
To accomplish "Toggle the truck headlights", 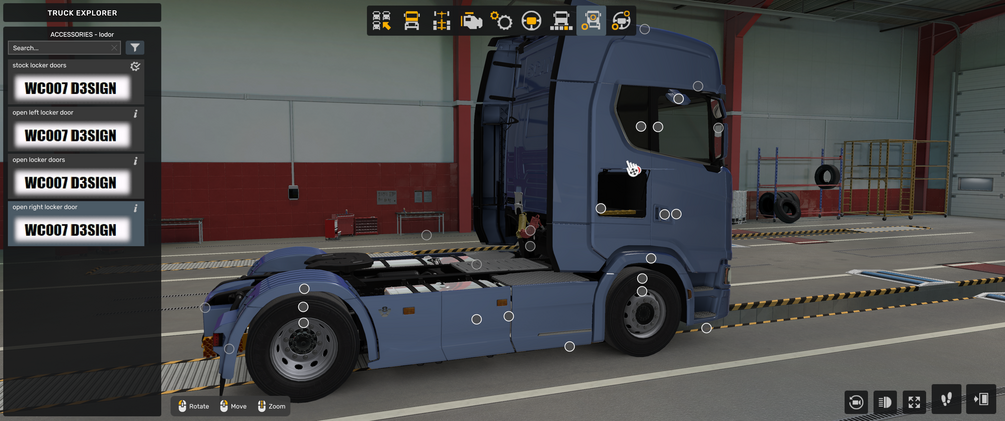I will [885, 401].
